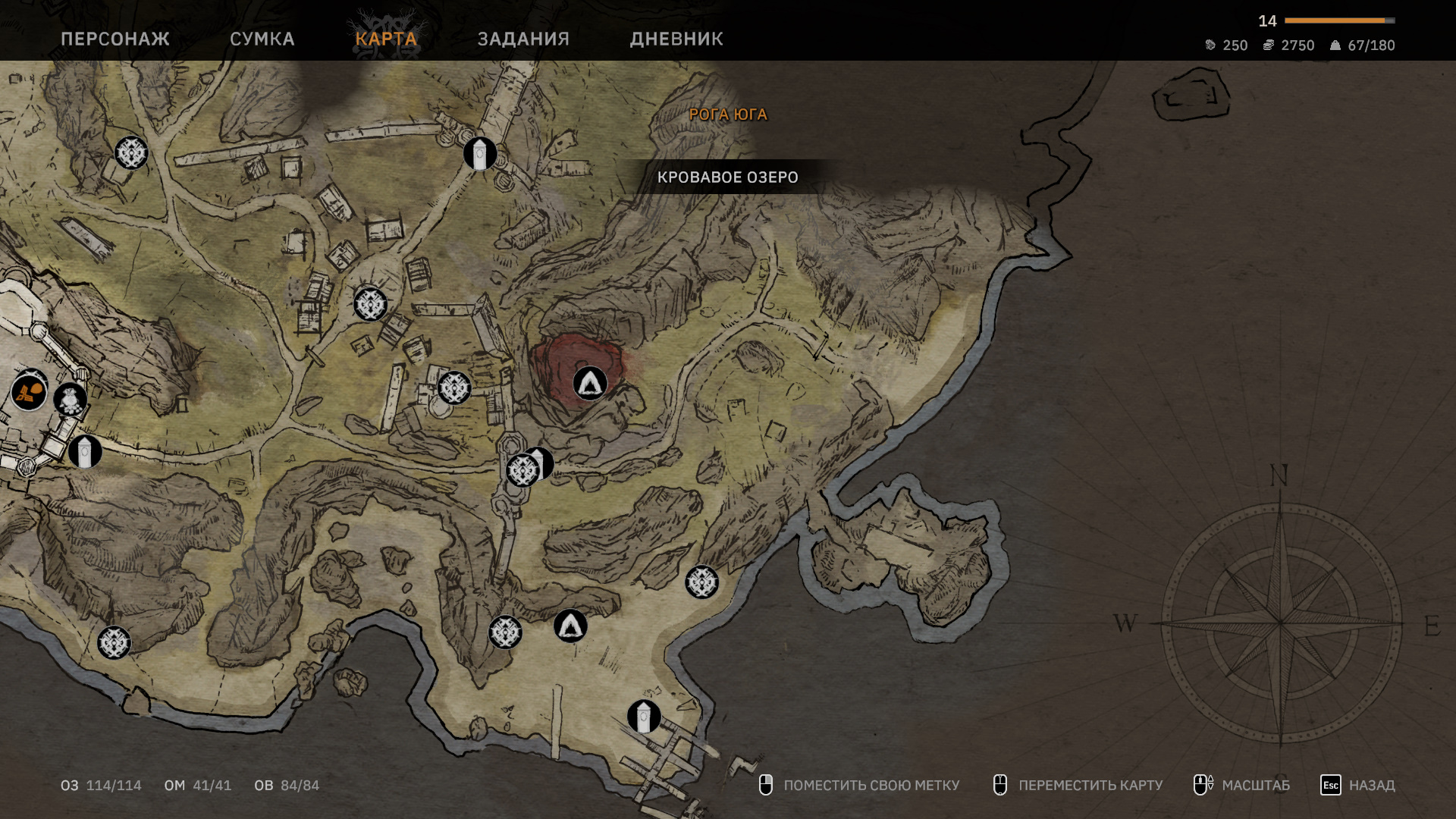Select the travel post marker by the docks
1456x819 pixels.
[644, 716]
